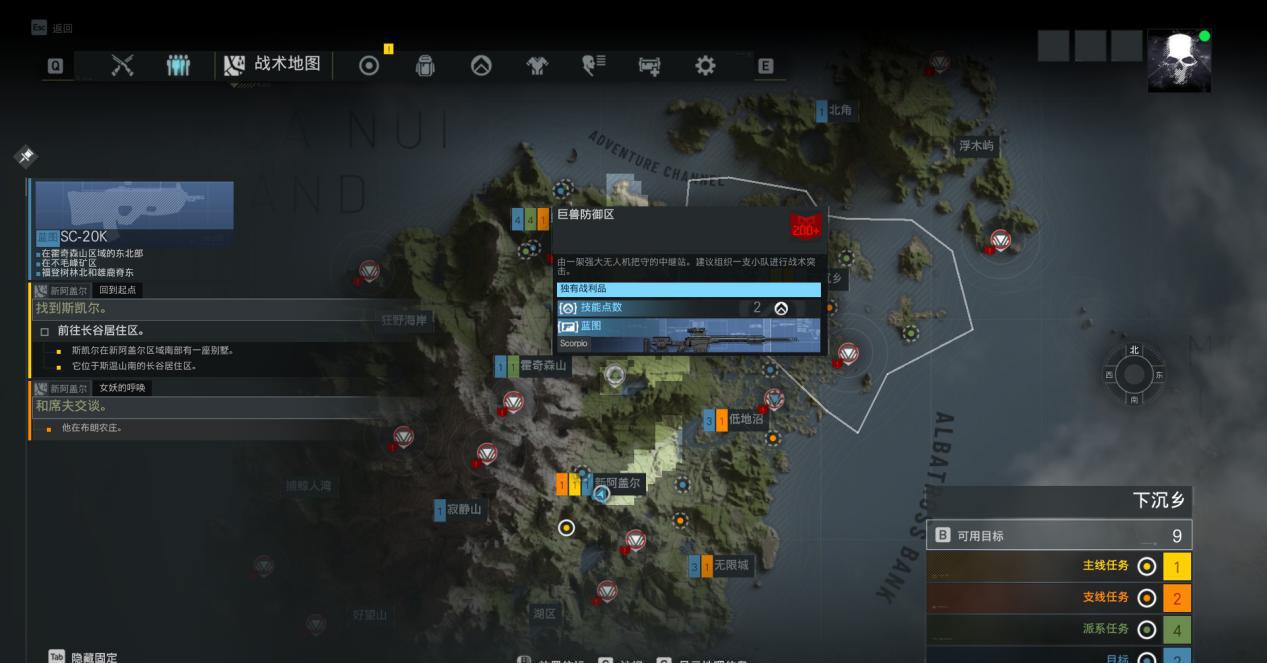
Task: Open the objectives tab with yellow alert
Action: coord(369,65)
